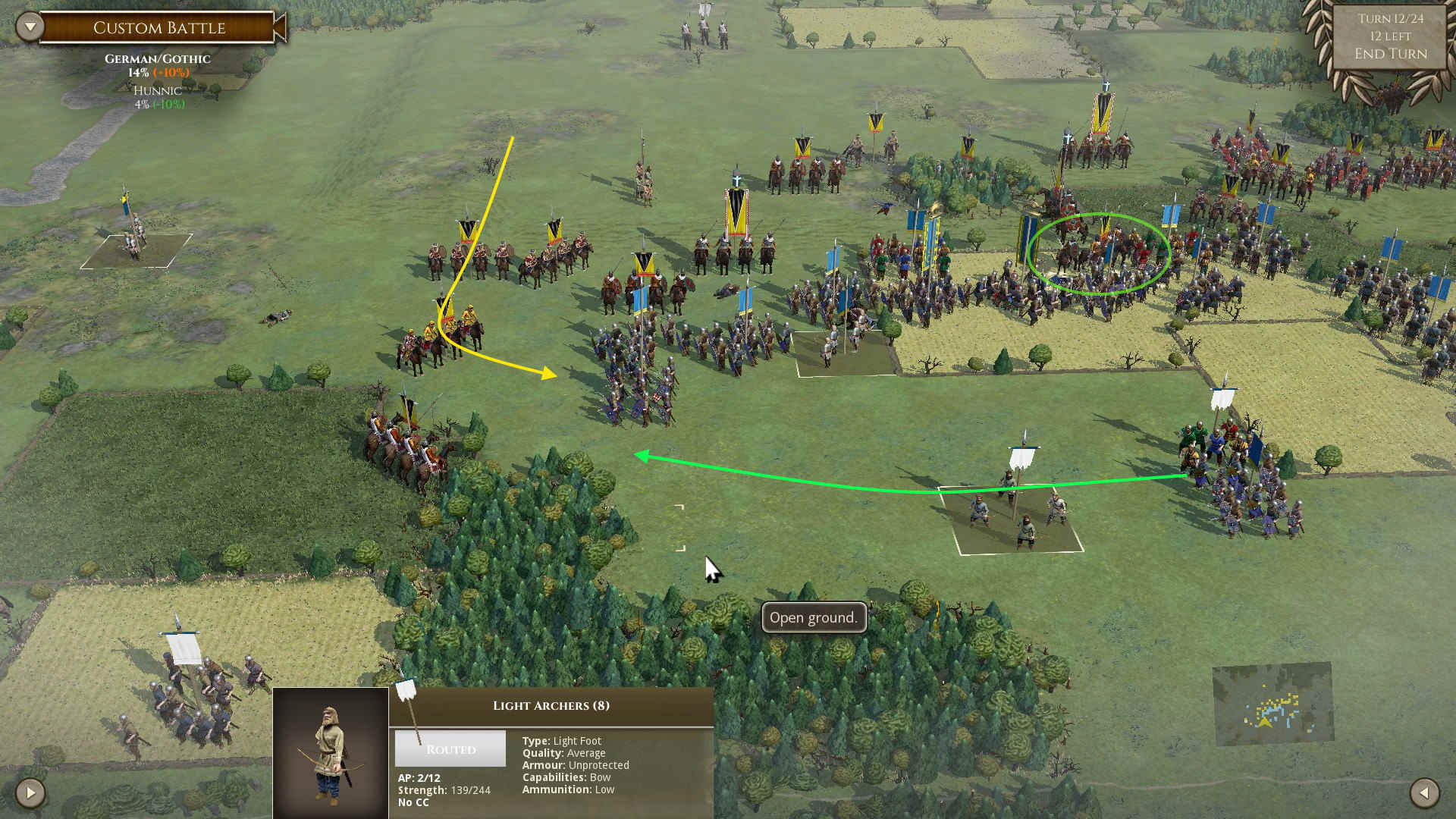Image resolution: width=1456 pixels, height=819 pixels.
Task: Select the Light Archers unit portrait
Action: [x=331, y=752]
